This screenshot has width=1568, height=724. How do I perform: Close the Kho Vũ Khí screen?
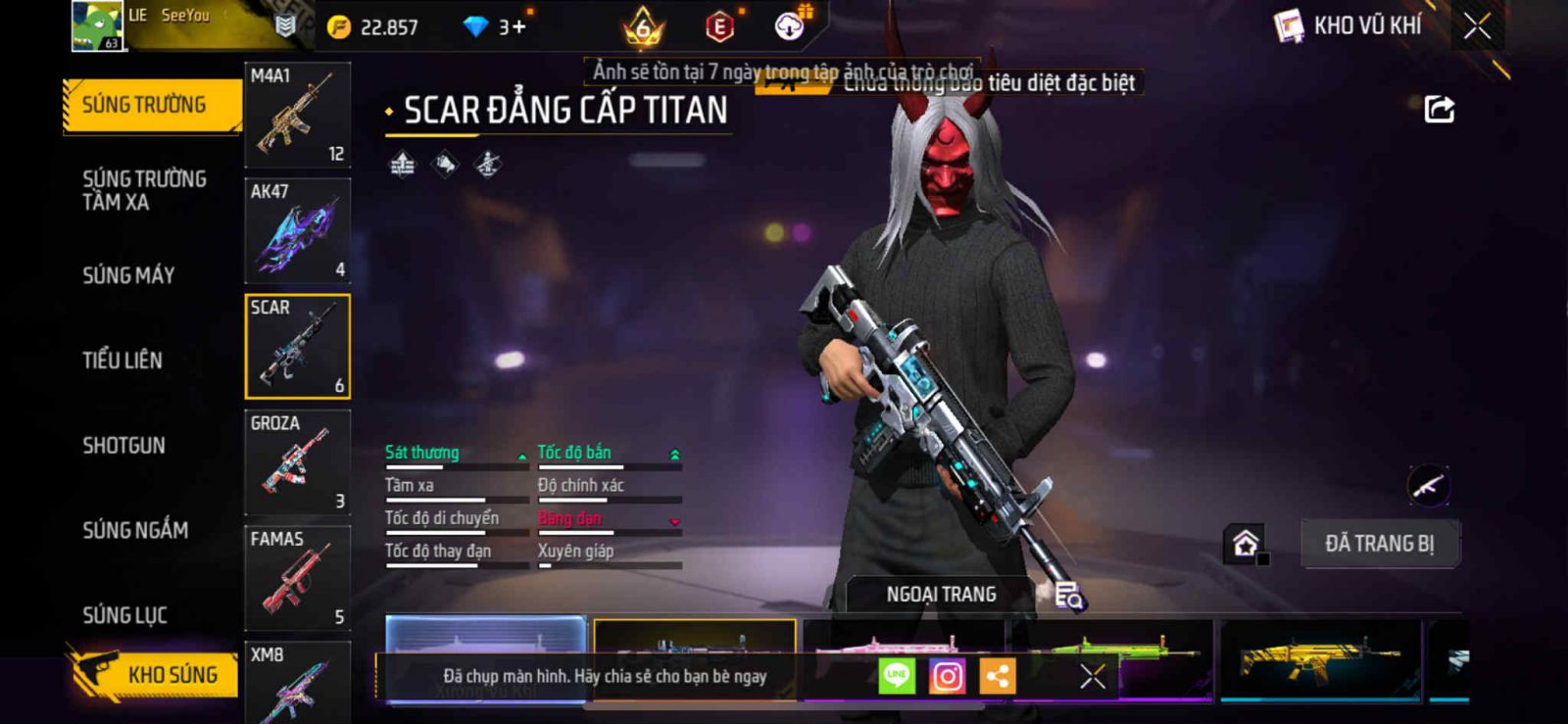click(1477, 26)
